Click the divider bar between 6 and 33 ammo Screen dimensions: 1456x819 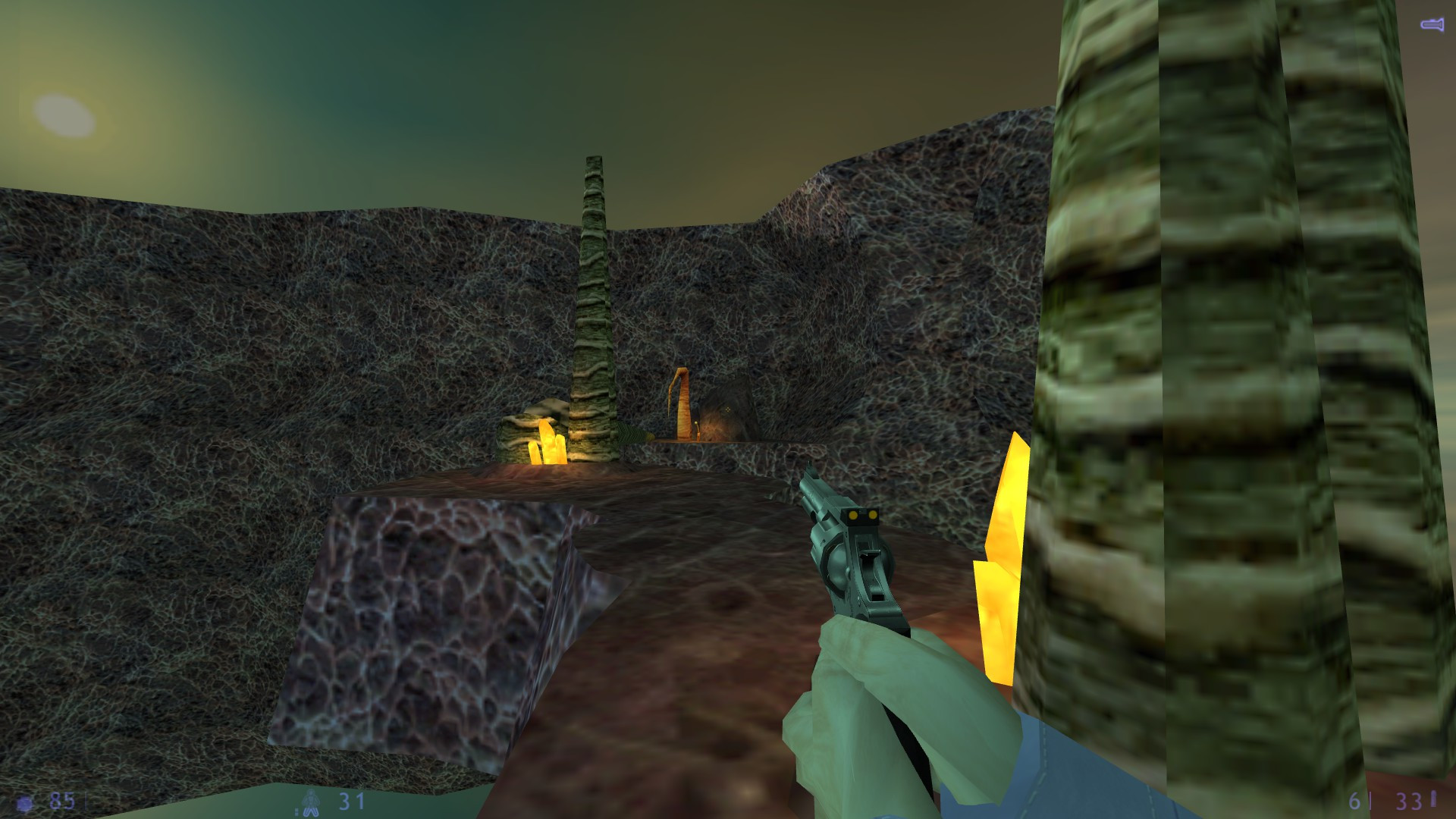(1371, 800)
